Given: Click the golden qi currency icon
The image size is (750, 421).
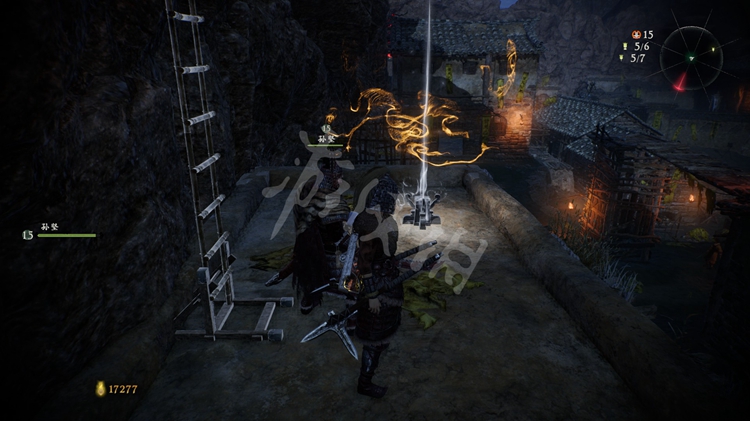Looking at the screenshot, I should click(x=100, y=388).
